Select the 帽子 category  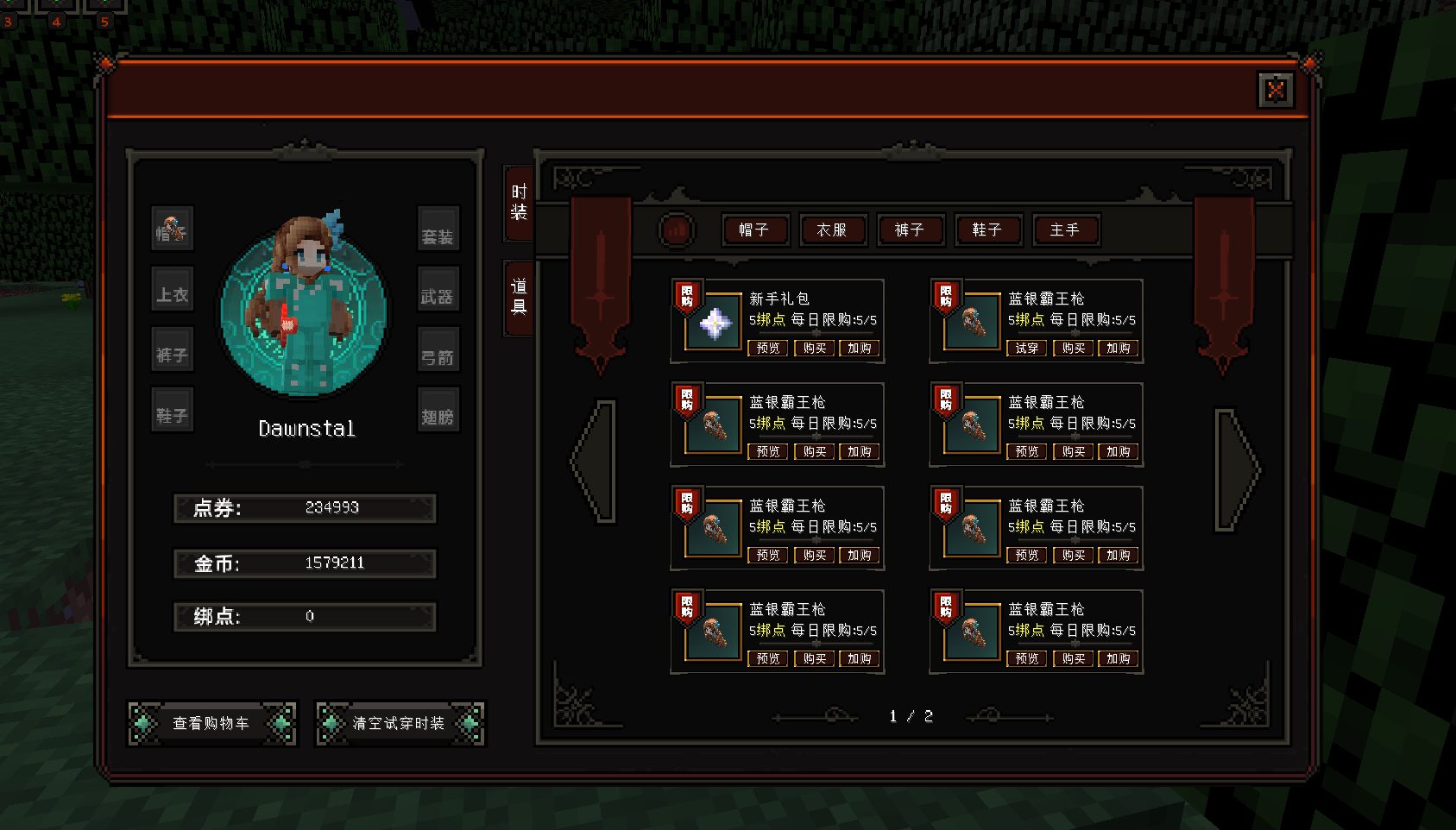753,230
